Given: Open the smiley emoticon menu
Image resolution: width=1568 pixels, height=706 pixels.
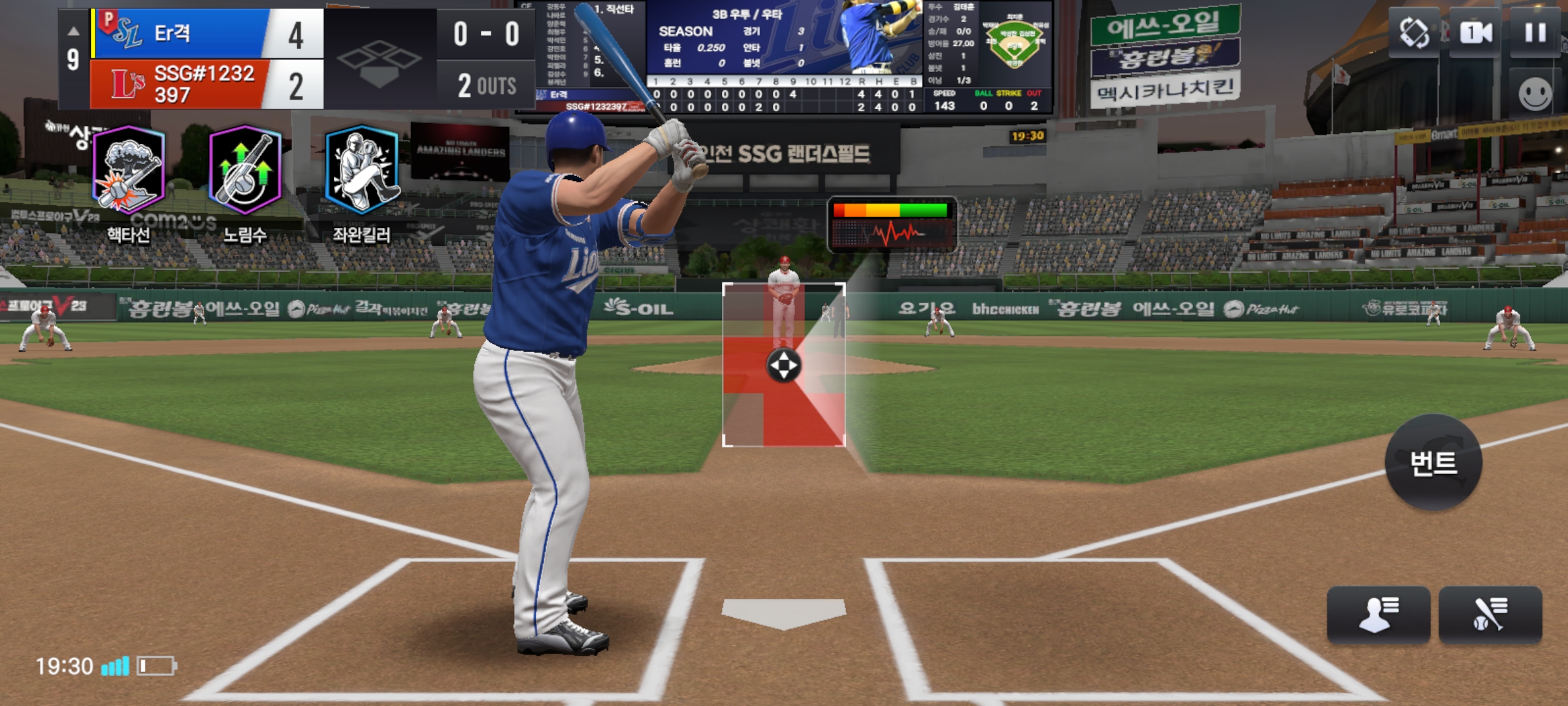Looking at the screenshot, I should coord(1535,93).
